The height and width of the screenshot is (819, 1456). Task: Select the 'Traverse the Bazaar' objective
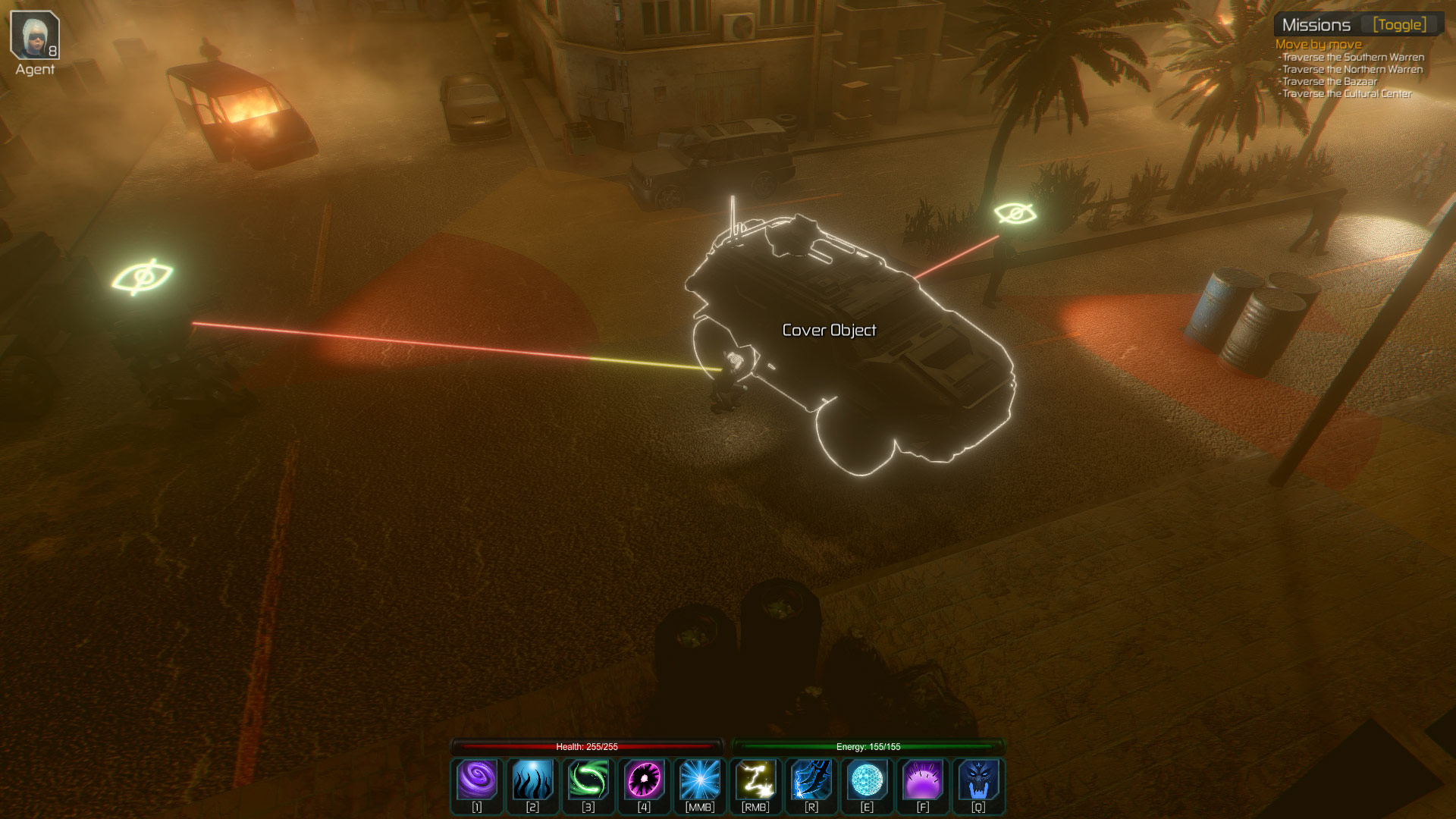coord(1329,81)
